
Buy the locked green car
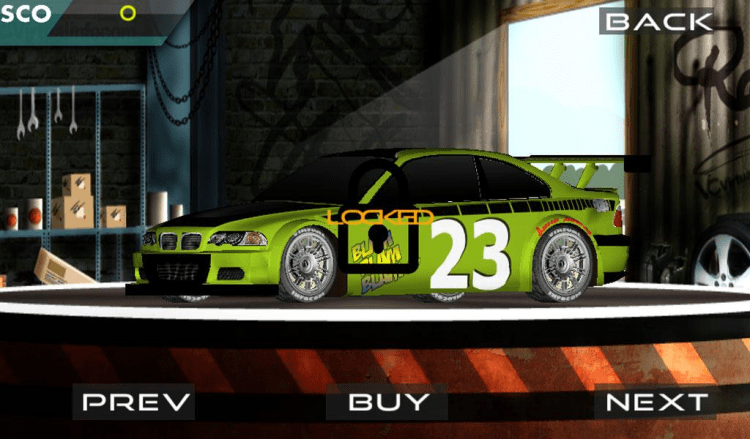[388, 402]
